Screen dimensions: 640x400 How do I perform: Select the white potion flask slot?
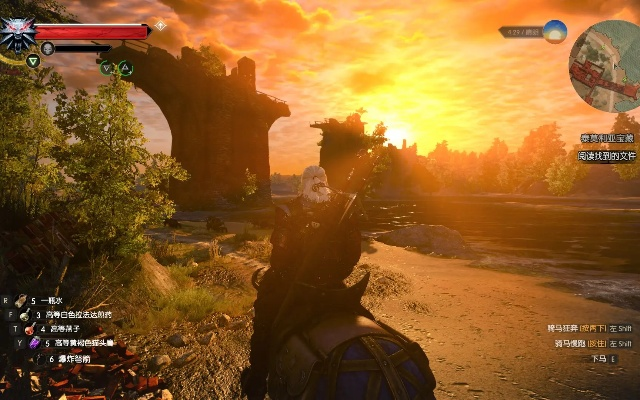pos(26,315)
